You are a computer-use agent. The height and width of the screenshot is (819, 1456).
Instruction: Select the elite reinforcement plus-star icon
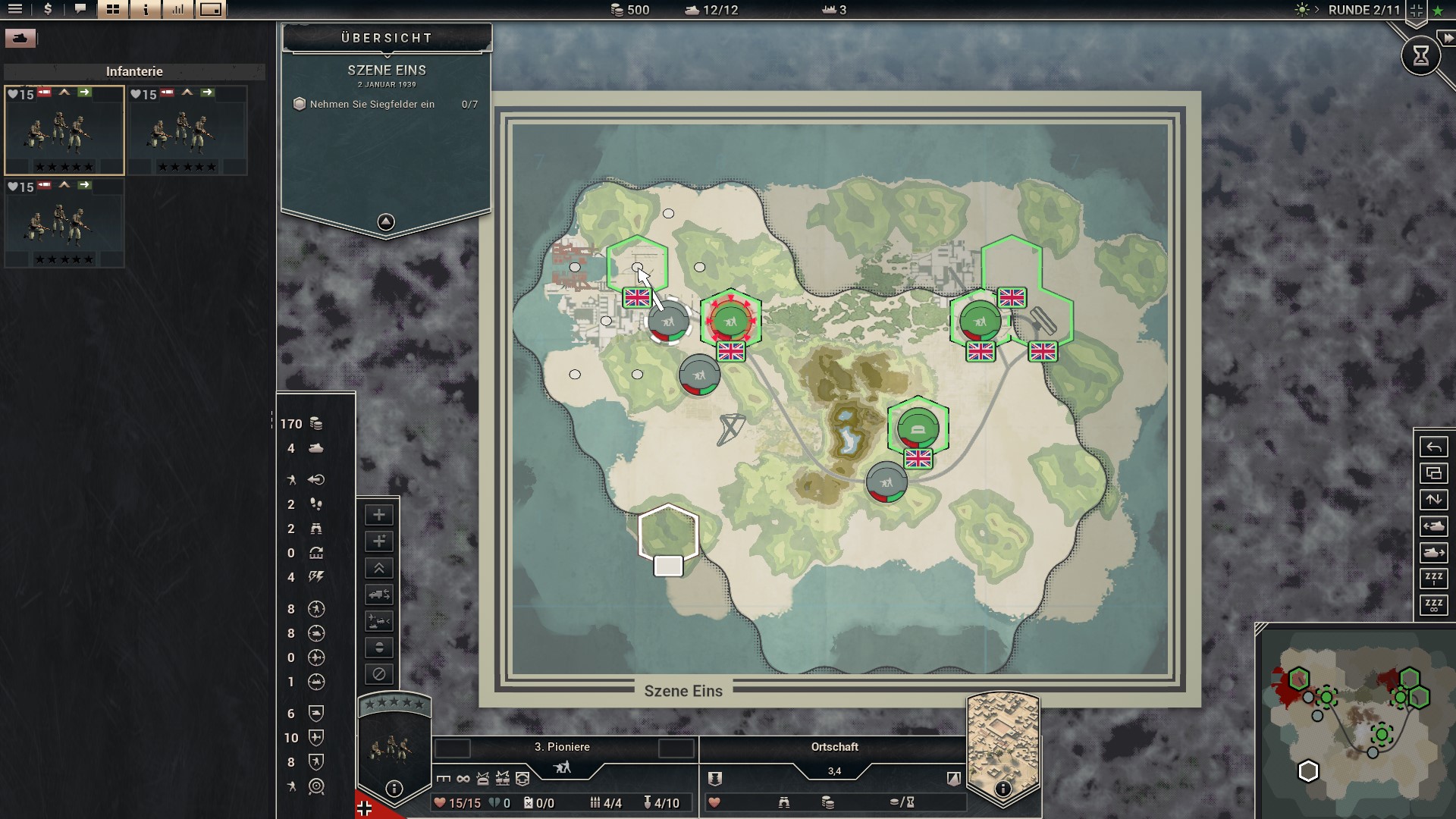[379, 541]
